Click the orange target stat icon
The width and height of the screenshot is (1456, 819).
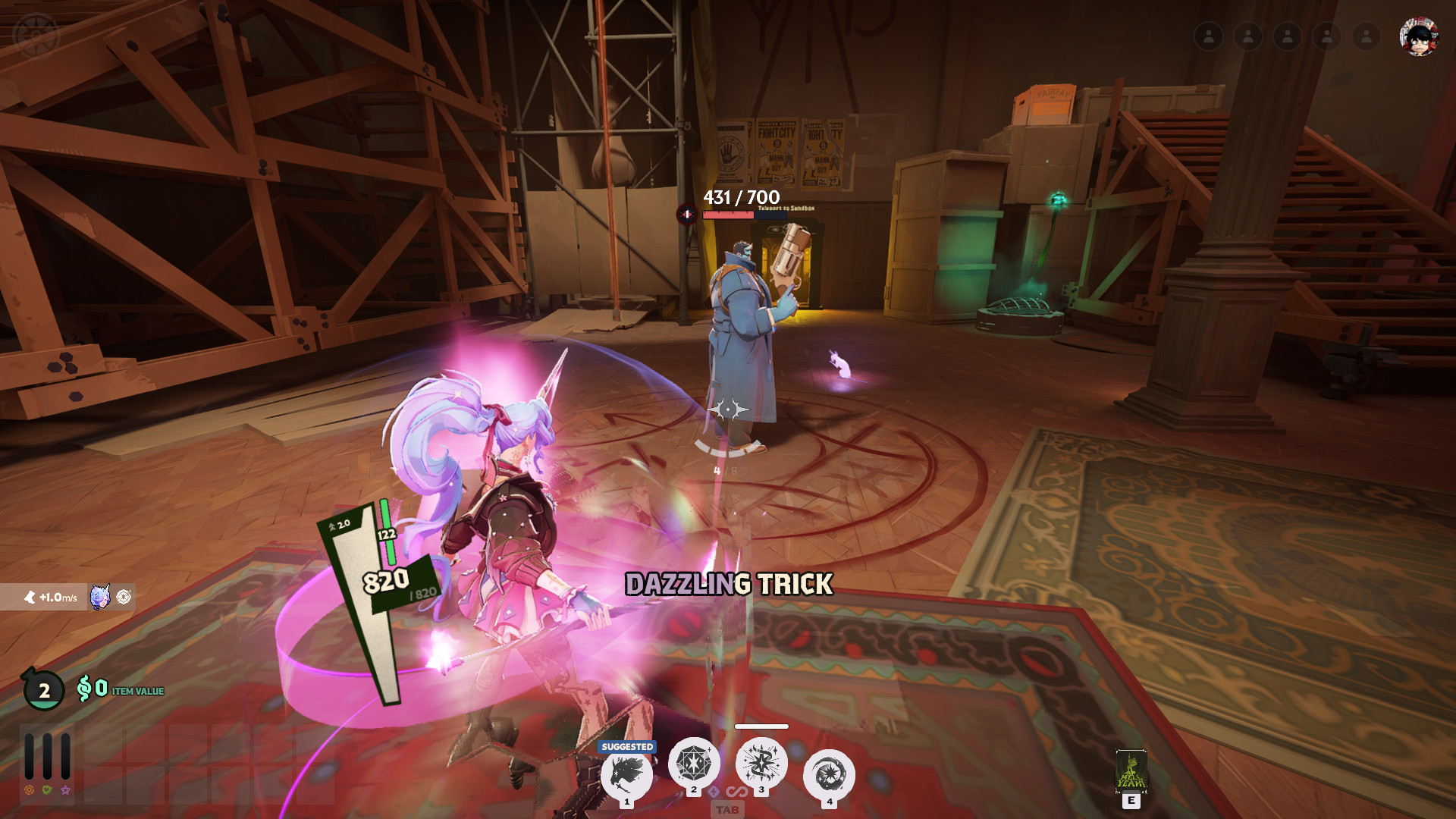30,790
